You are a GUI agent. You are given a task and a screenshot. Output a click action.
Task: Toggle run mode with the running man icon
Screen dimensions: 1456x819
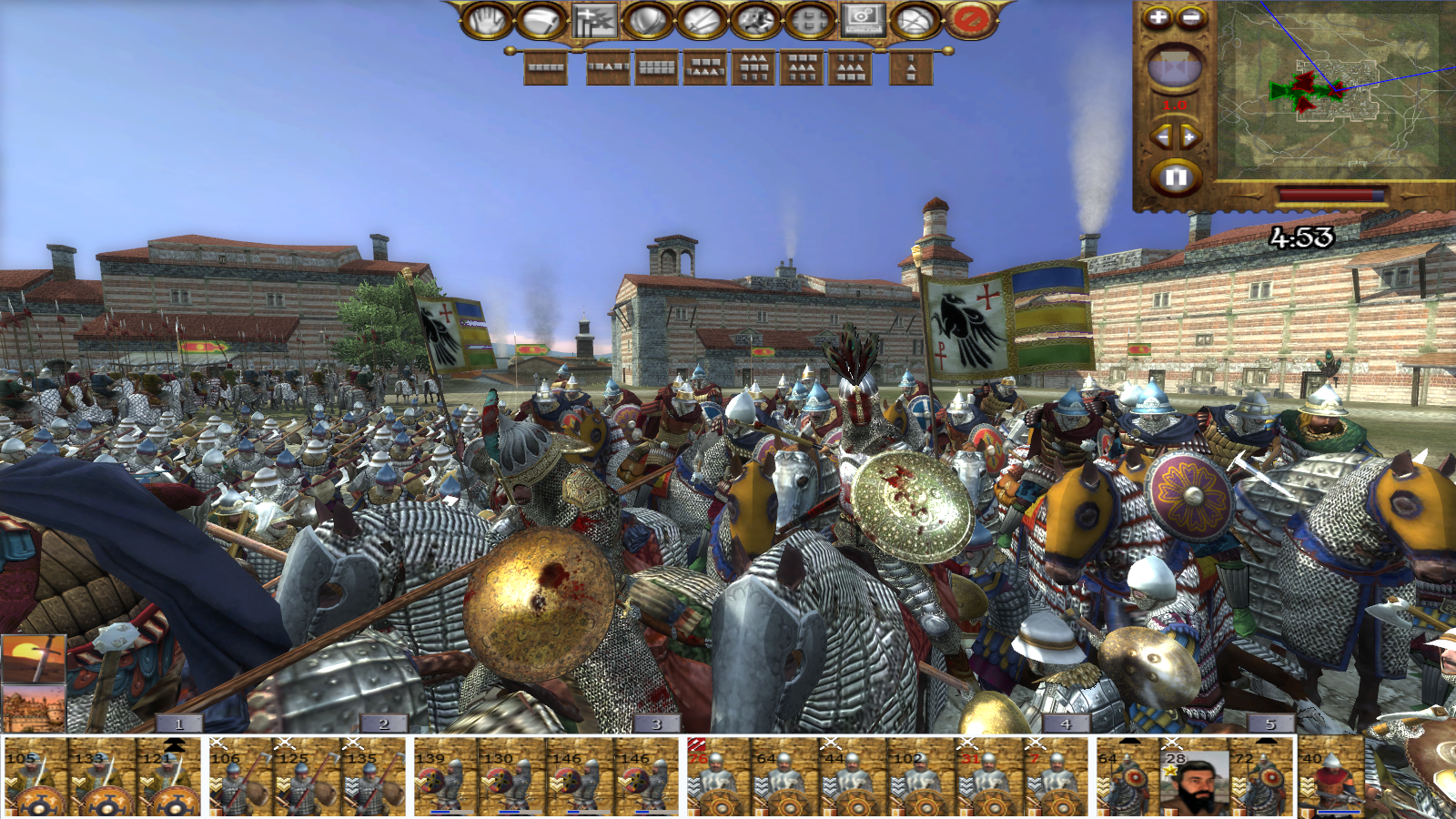click(x=755, y=21)
